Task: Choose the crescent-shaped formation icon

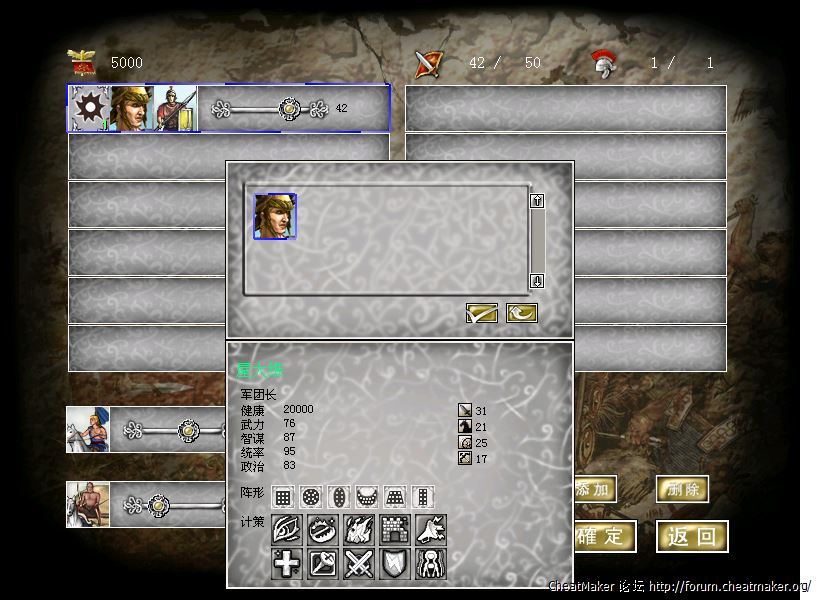Action: 367,497
